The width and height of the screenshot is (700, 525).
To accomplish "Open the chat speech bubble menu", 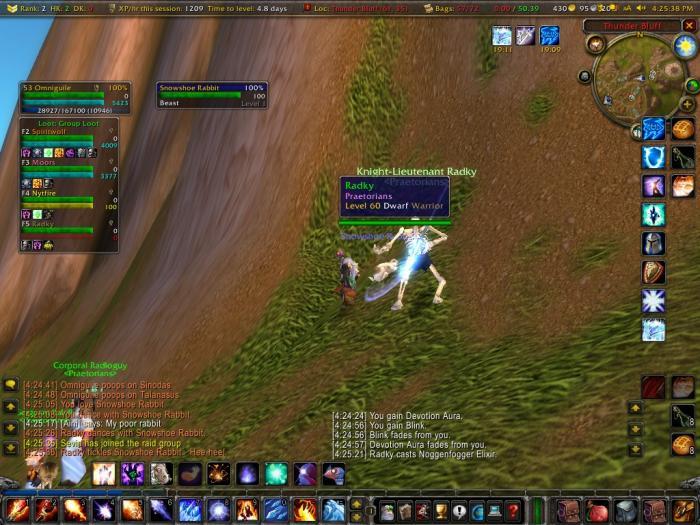I will (x=11, y=384).
